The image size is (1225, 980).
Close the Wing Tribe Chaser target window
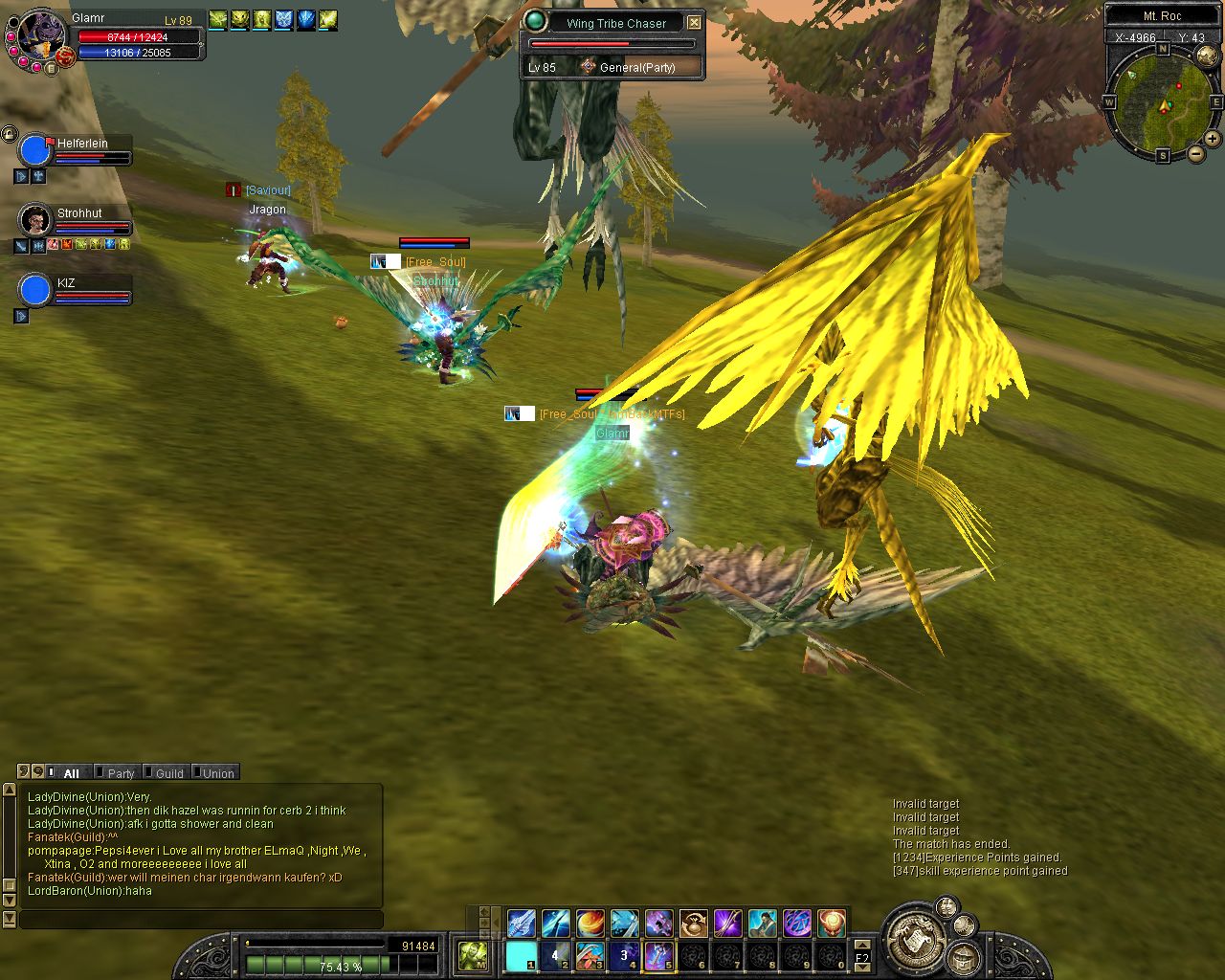[x=695, y=23]
